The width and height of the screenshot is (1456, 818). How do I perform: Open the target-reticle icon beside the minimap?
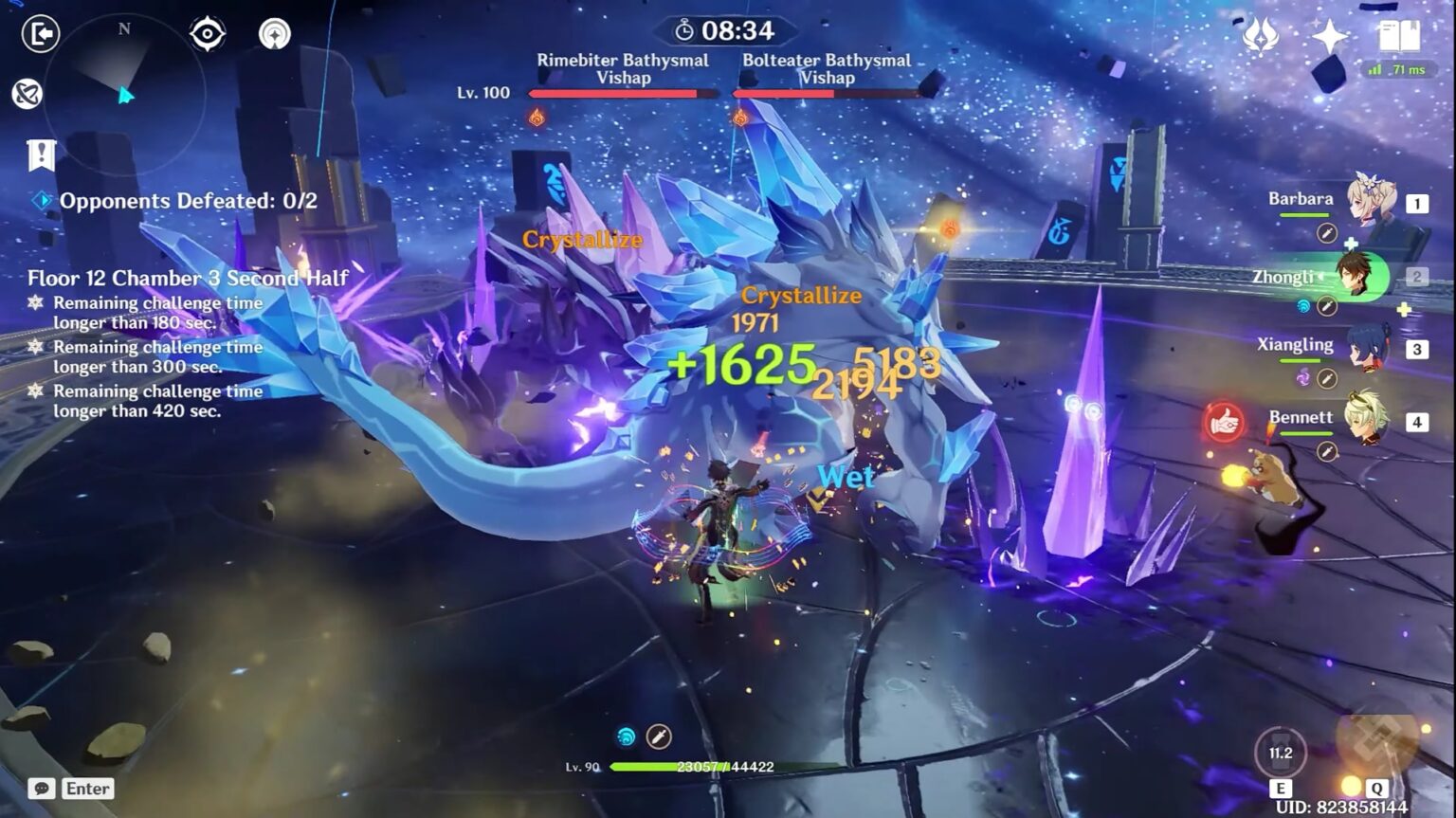[x=207, y=34]
